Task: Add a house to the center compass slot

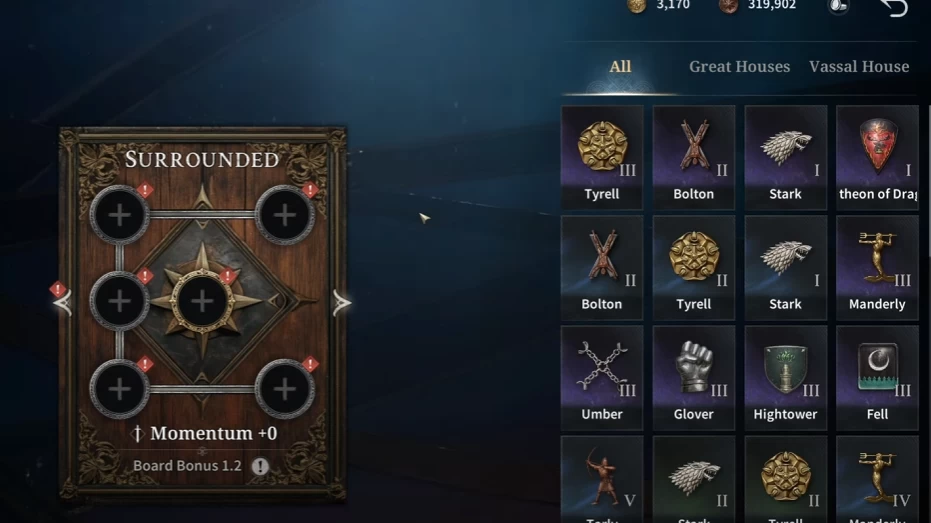Action: [202, 300]
